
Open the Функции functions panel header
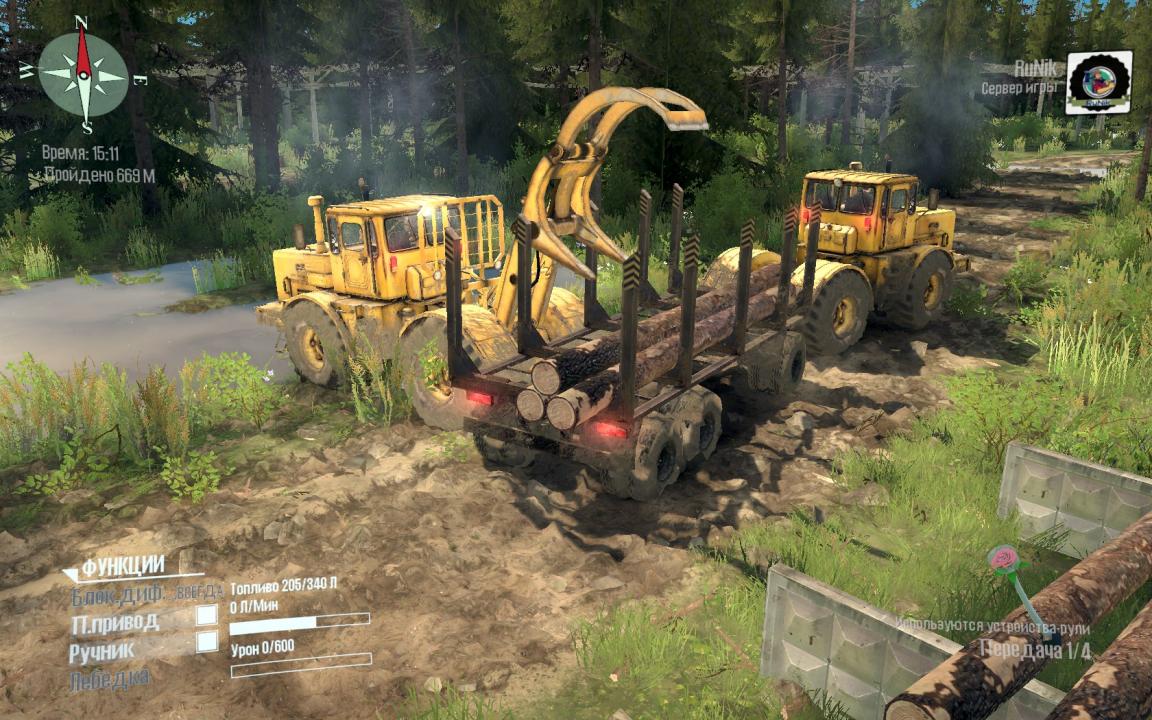point(122,568)
